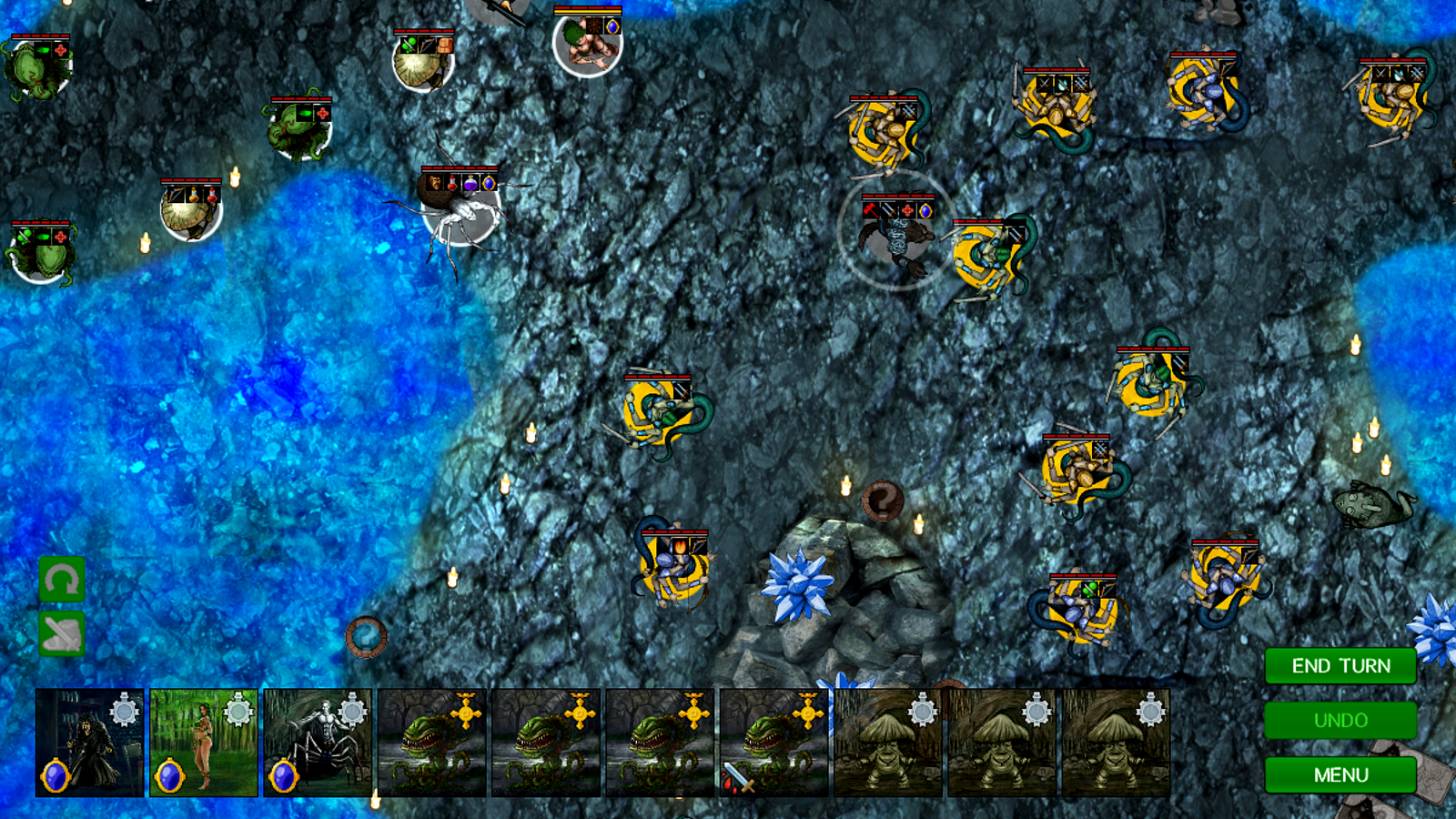Click the healing cross icon above the selected werewolf
This screenshot has height=819, width=1456.
tap(906, 210)
